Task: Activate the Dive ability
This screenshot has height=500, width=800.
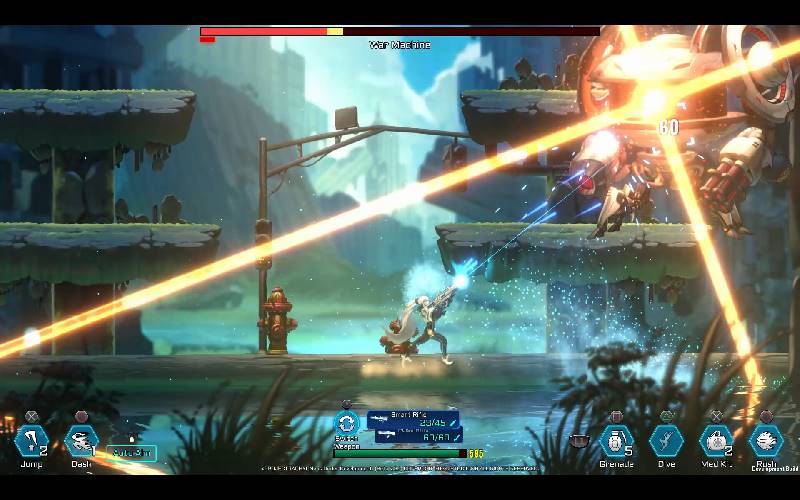Action: click(x=666, y=440)
